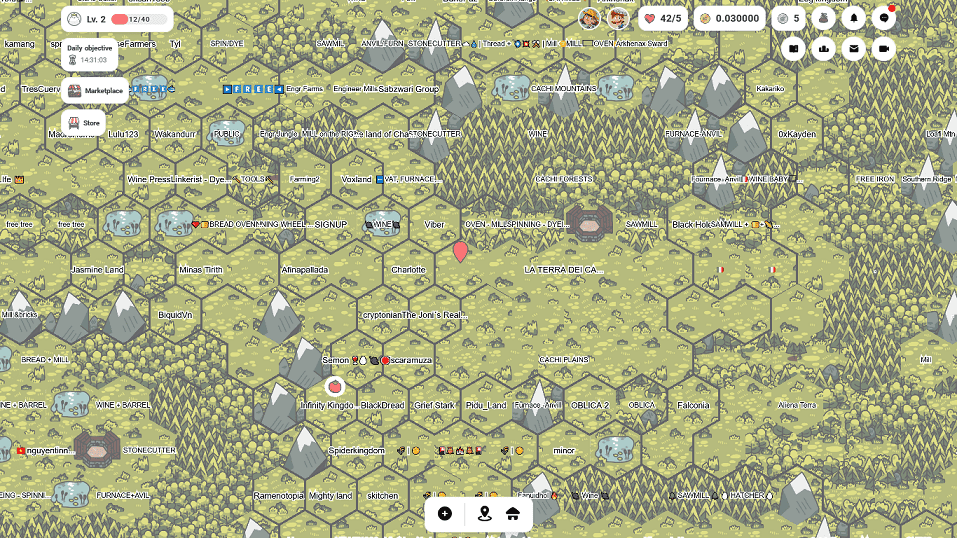The height and width of the screenshot is (538, 957).
Task: Open the Marketplace
Action: [95, 91]
